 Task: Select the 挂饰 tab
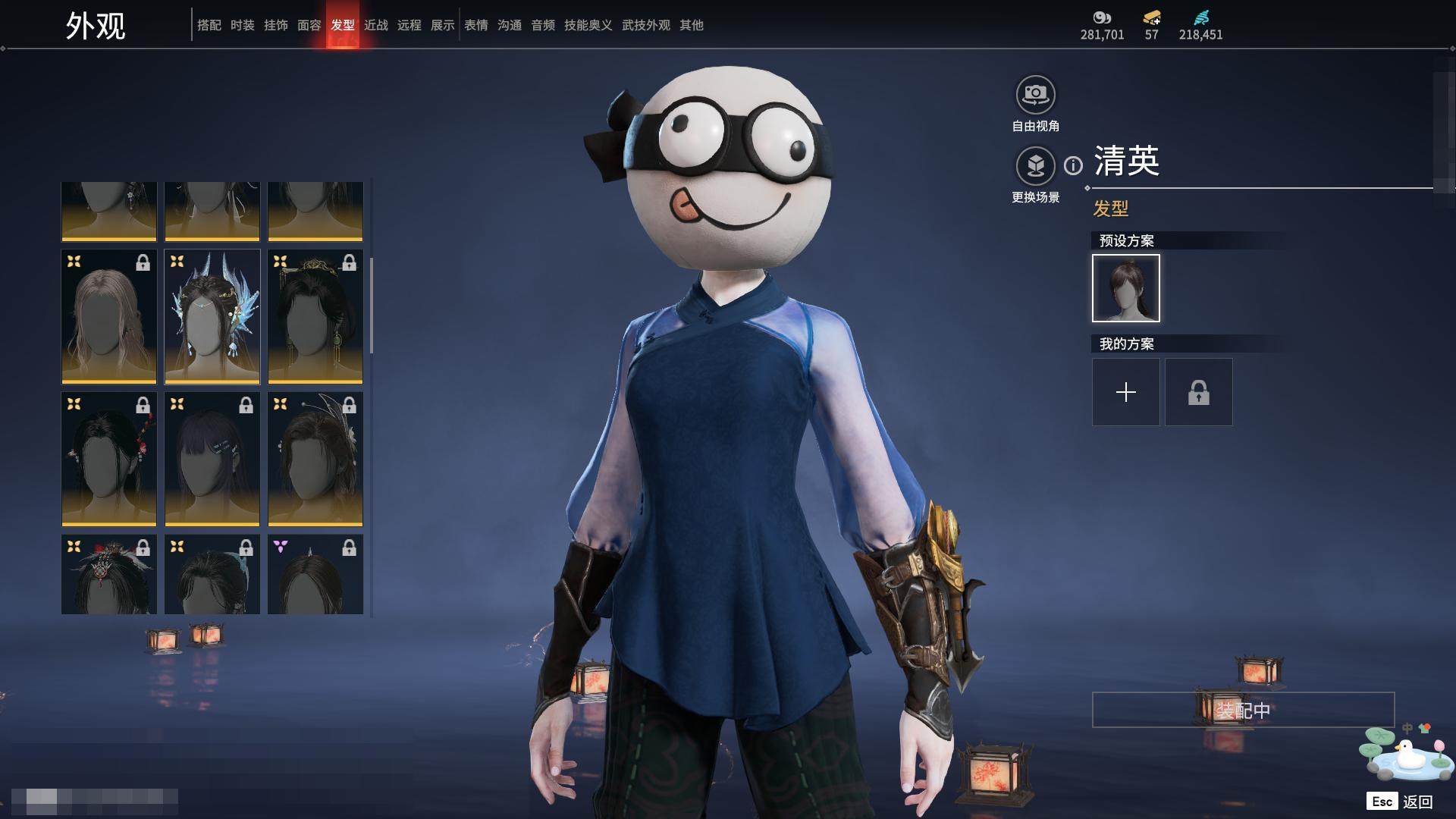tap(275, 25)
